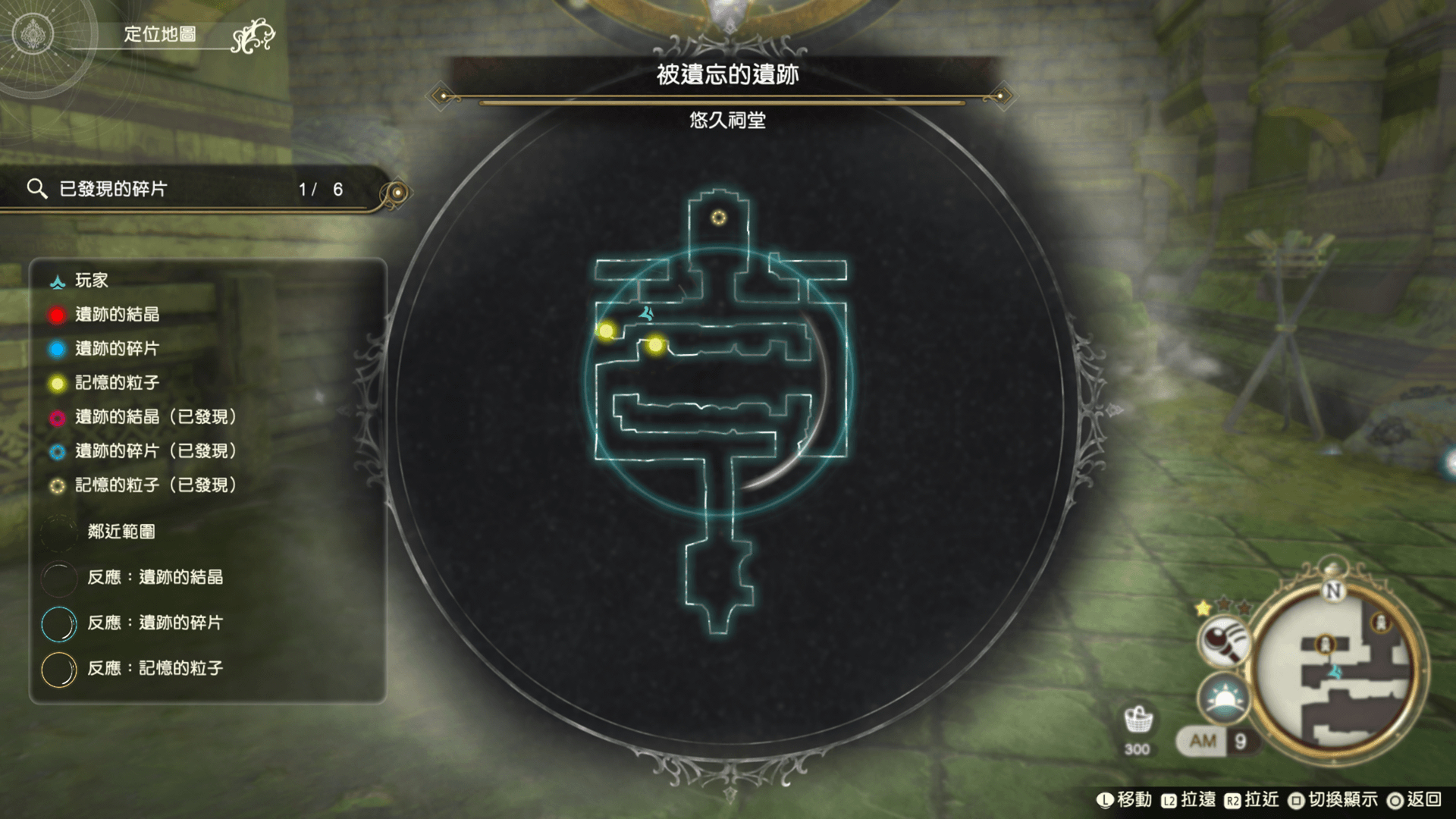Image resolution: width=1456 pixels, height=819 pixels.
Task: Click the 已發現的碎片 found fragments bar
Action: point(190,190)
